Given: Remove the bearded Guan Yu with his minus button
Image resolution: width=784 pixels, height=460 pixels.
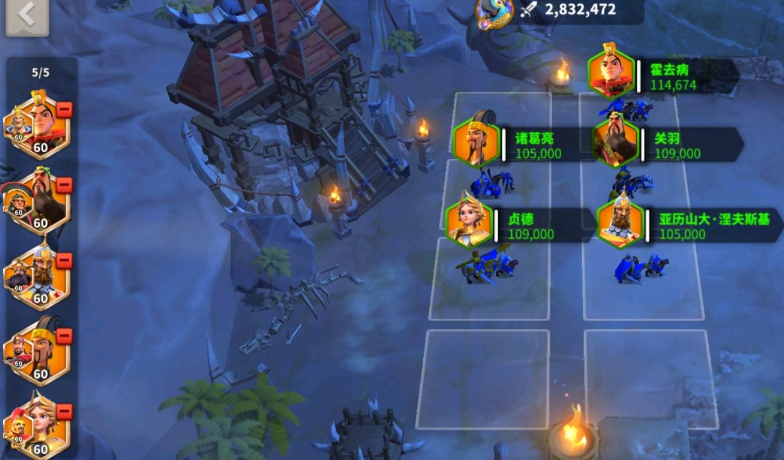Looking at the screenshot, I should (x=64, y=186).
